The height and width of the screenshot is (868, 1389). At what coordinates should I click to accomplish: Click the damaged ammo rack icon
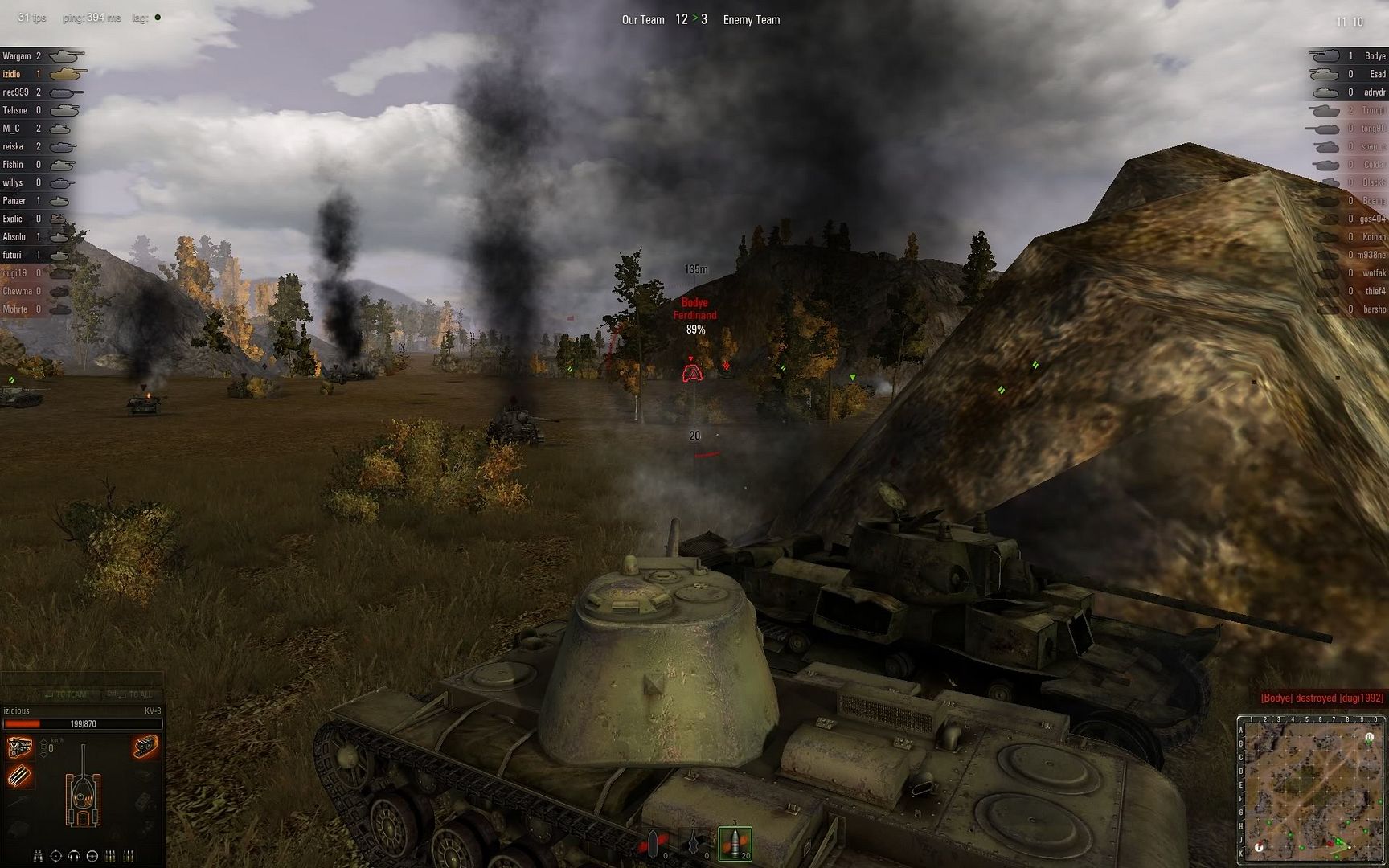19,776
